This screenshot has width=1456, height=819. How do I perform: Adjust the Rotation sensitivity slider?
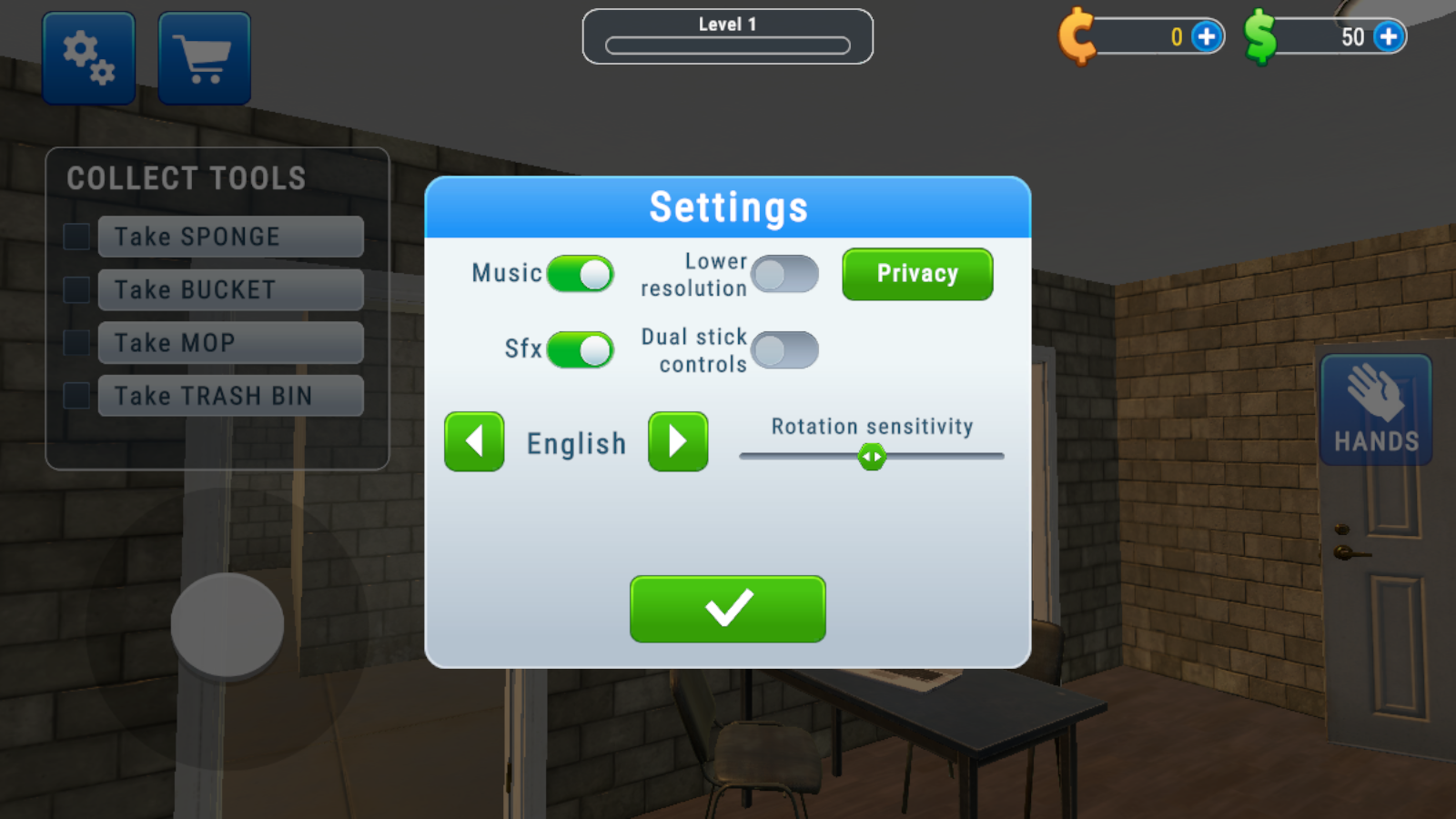click(872, 456)
